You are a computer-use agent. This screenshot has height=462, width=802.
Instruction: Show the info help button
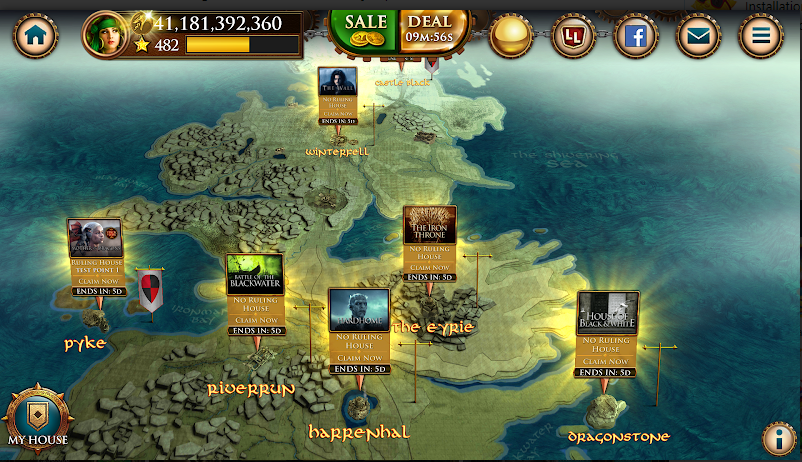pyautogui.click(x=778, y=438)
